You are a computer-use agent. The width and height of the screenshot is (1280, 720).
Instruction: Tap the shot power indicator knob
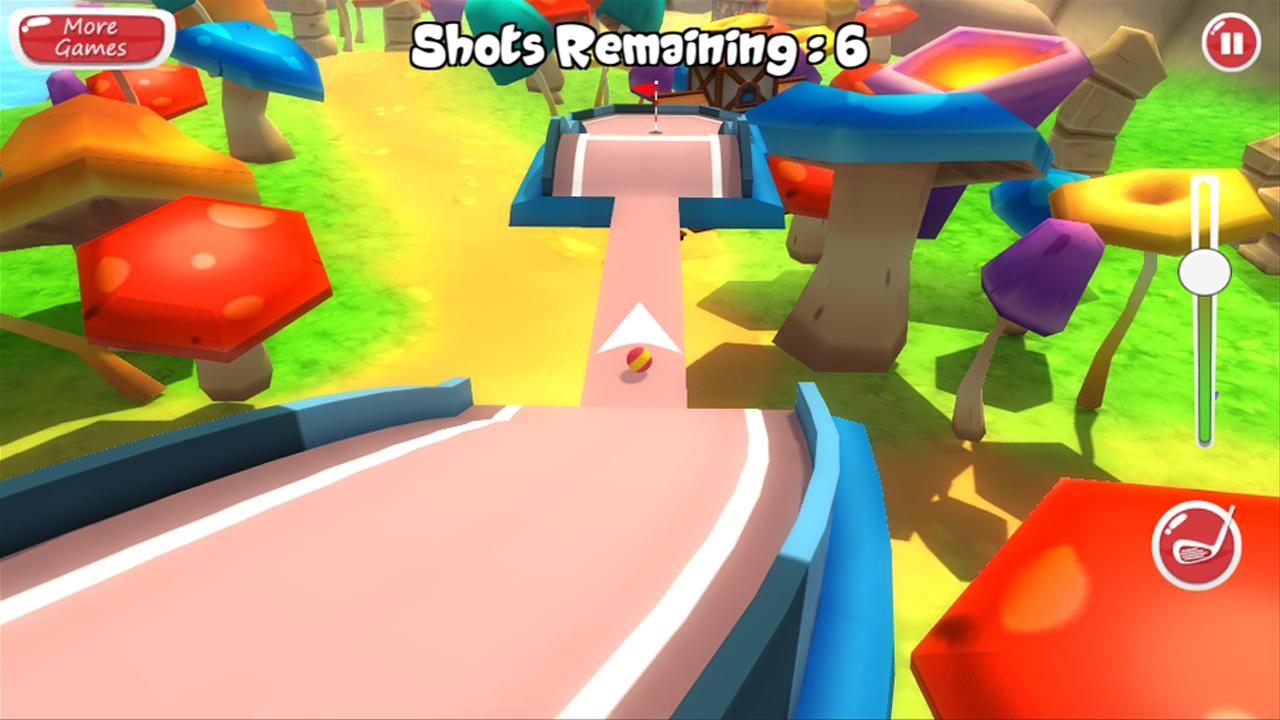[1204, 272]
